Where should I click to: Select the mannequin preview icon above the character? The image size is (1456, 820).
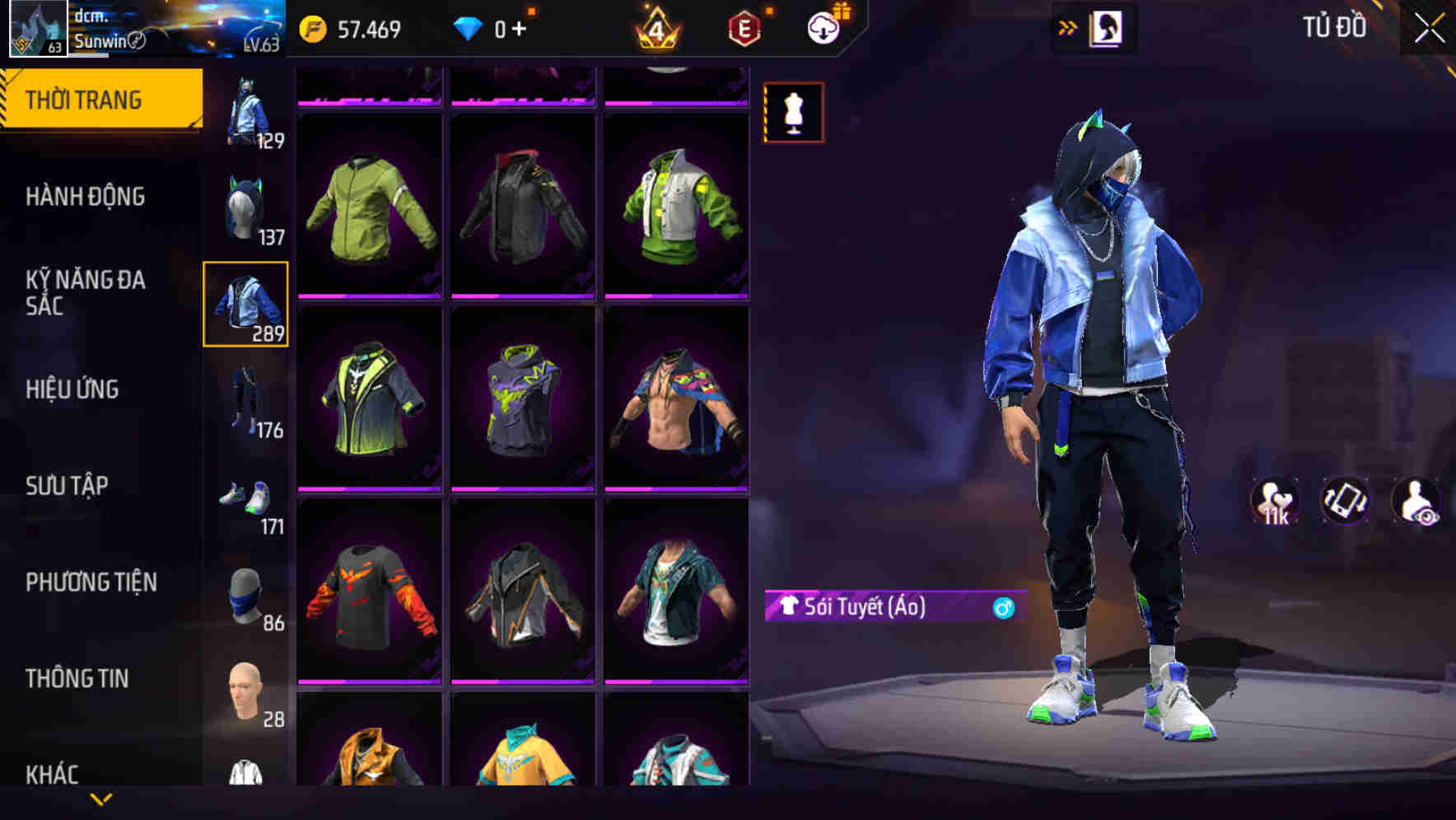coord(793,113)
